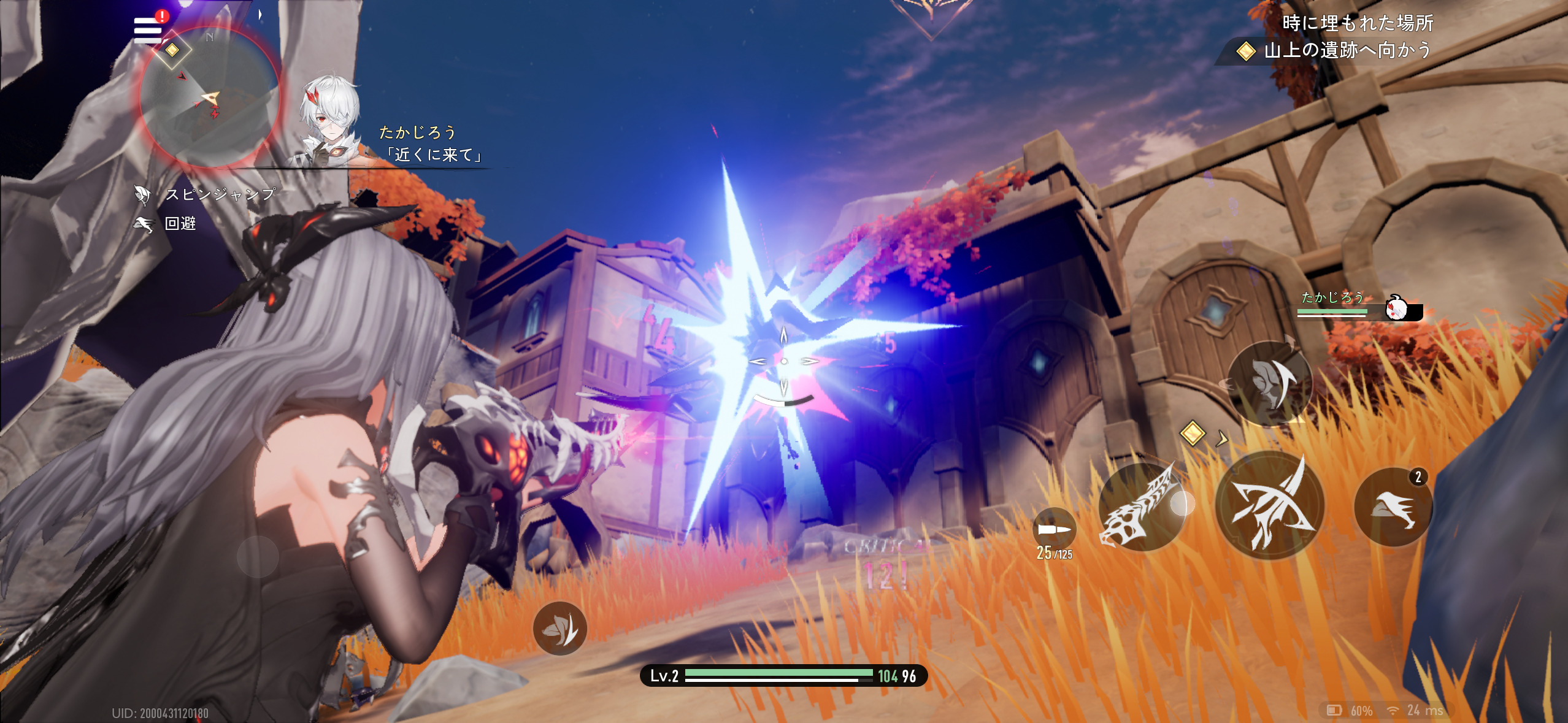
Task: Tap the white-haired character dialogue portrait
Action: 329,123
